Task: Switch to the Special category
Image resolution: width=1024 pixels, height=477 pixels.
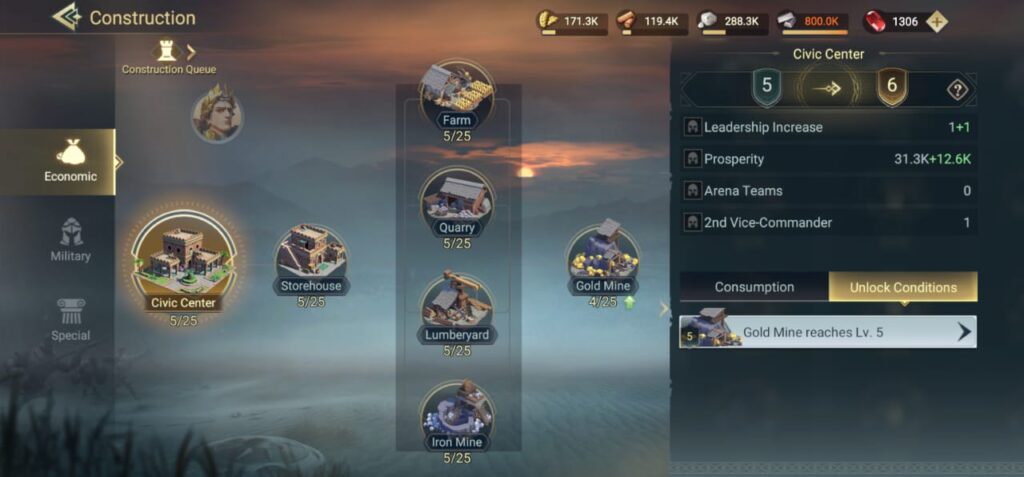Action: [x=70, y=320]
